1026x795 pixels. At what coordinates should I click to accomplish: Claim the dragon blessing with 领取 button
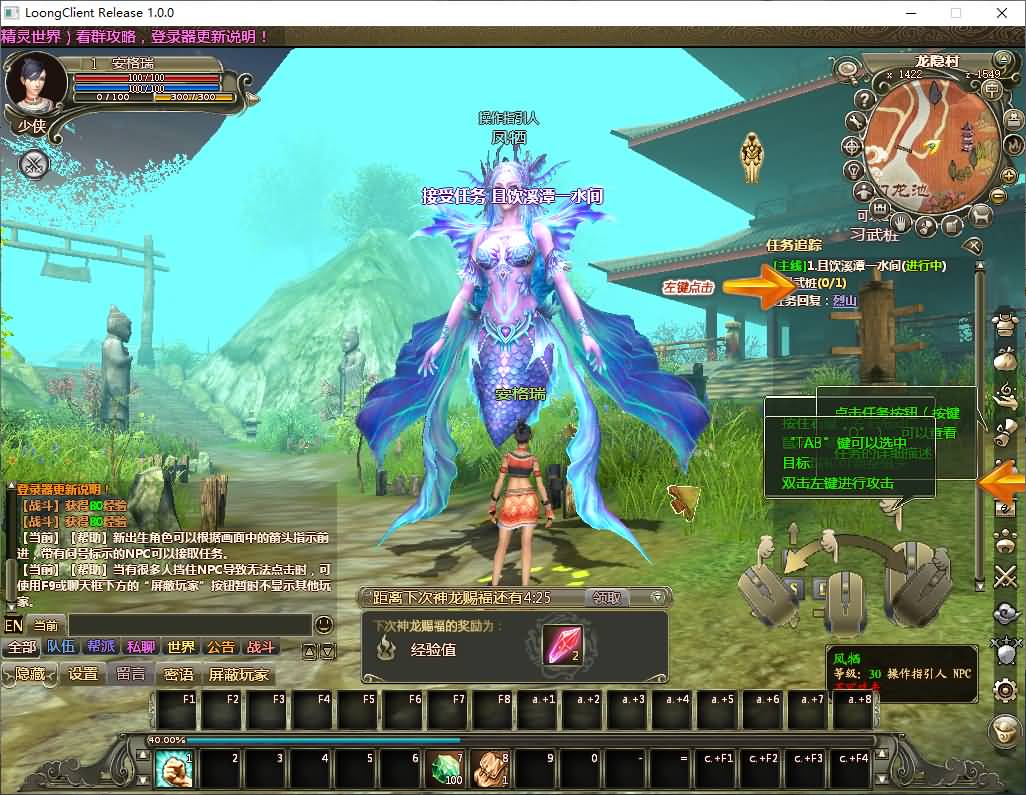[607, 597]
